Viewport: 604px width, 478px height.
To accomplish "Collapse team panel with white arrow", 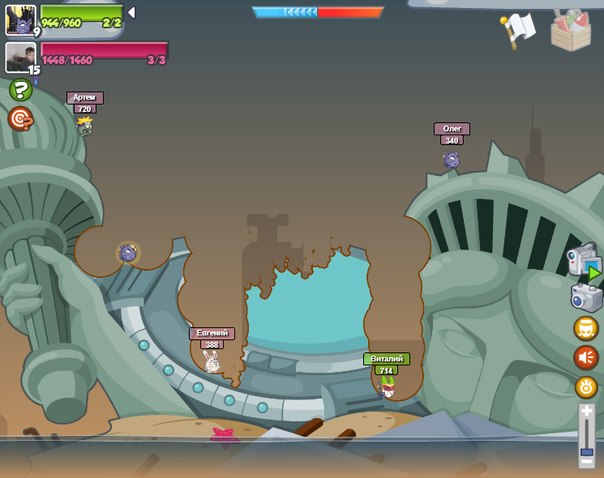I will (131, 12).
